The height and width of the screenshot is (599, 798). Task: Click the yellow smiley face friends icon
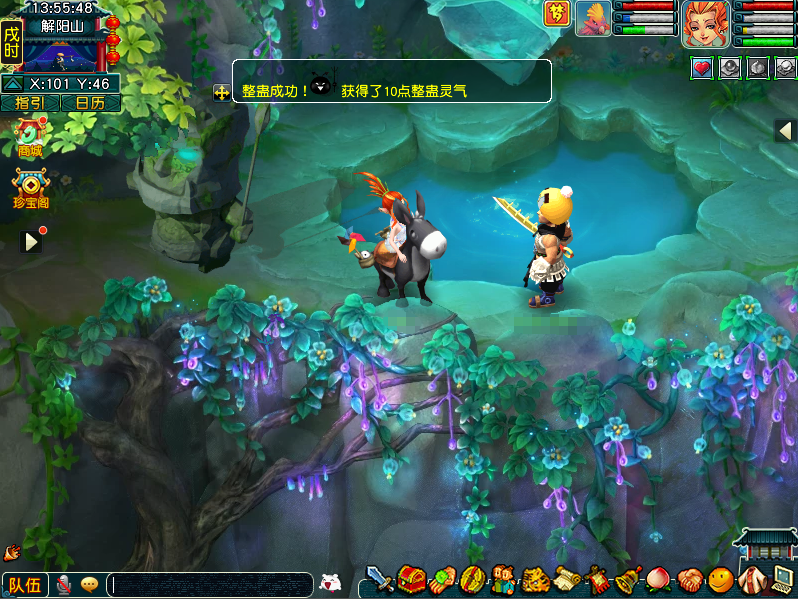(x=720, y=579)
